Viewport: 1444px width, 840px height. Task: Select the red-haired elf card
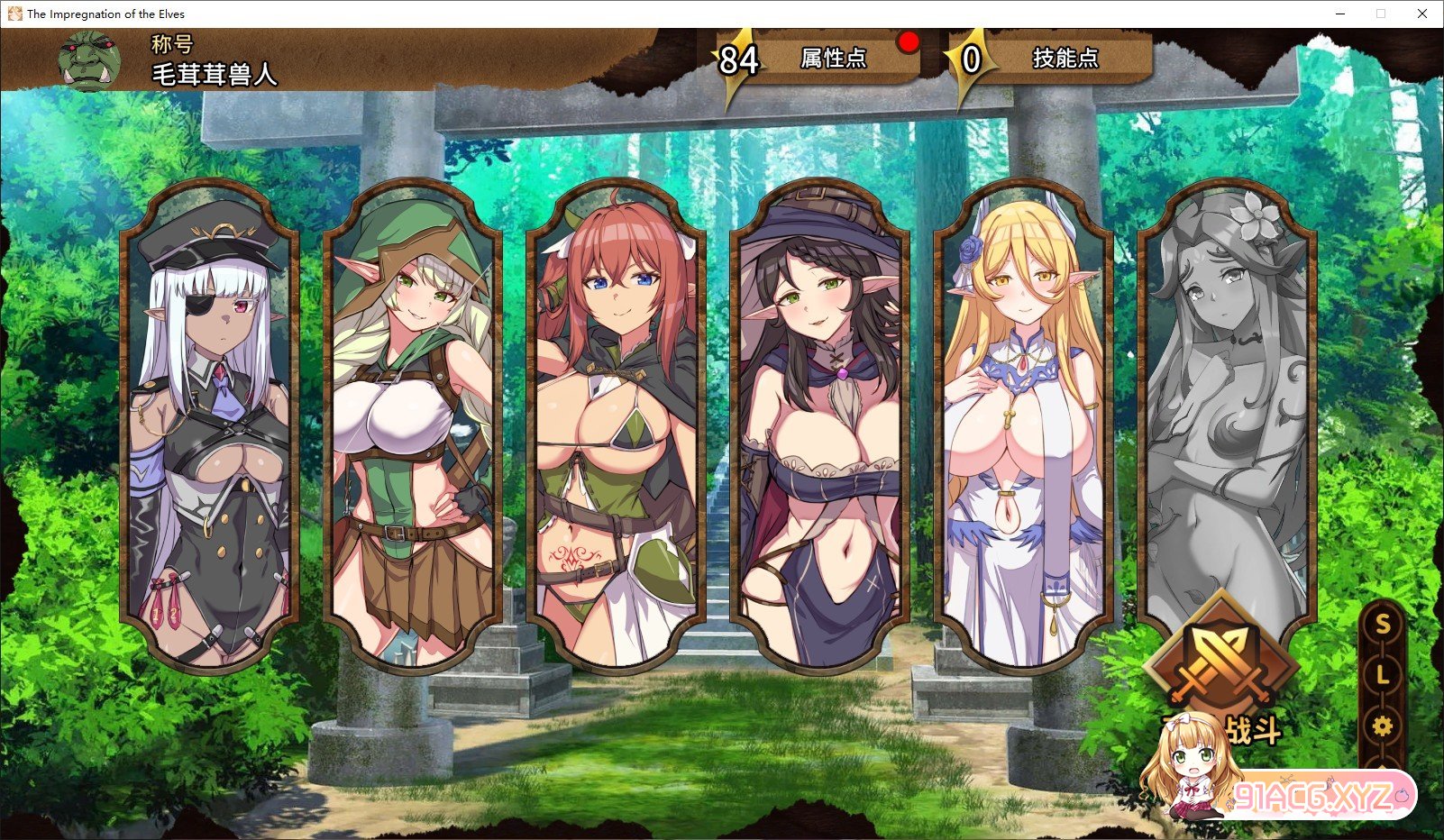(x=617, y=424)
